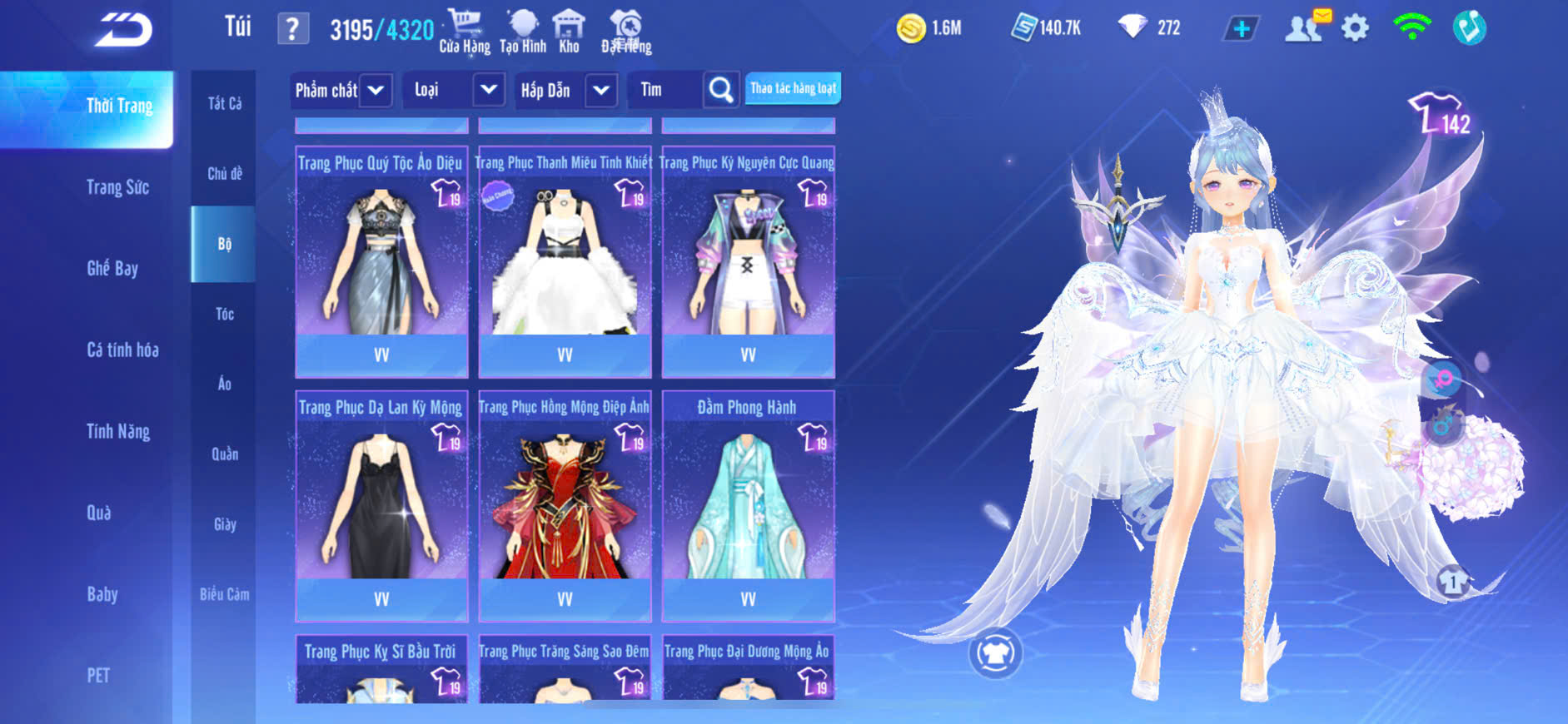Choose Trang Phục Hồng Mộng Điệp Ảnh outfit
1568x724 pixels.
tap(565, 505)
